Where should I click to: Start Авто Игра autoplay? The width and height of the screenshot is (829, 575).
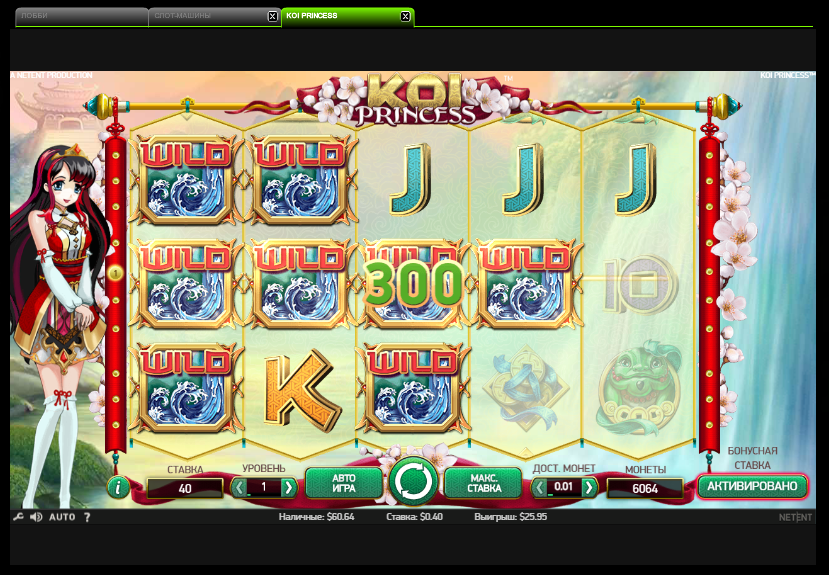click(x=344, y=485)
